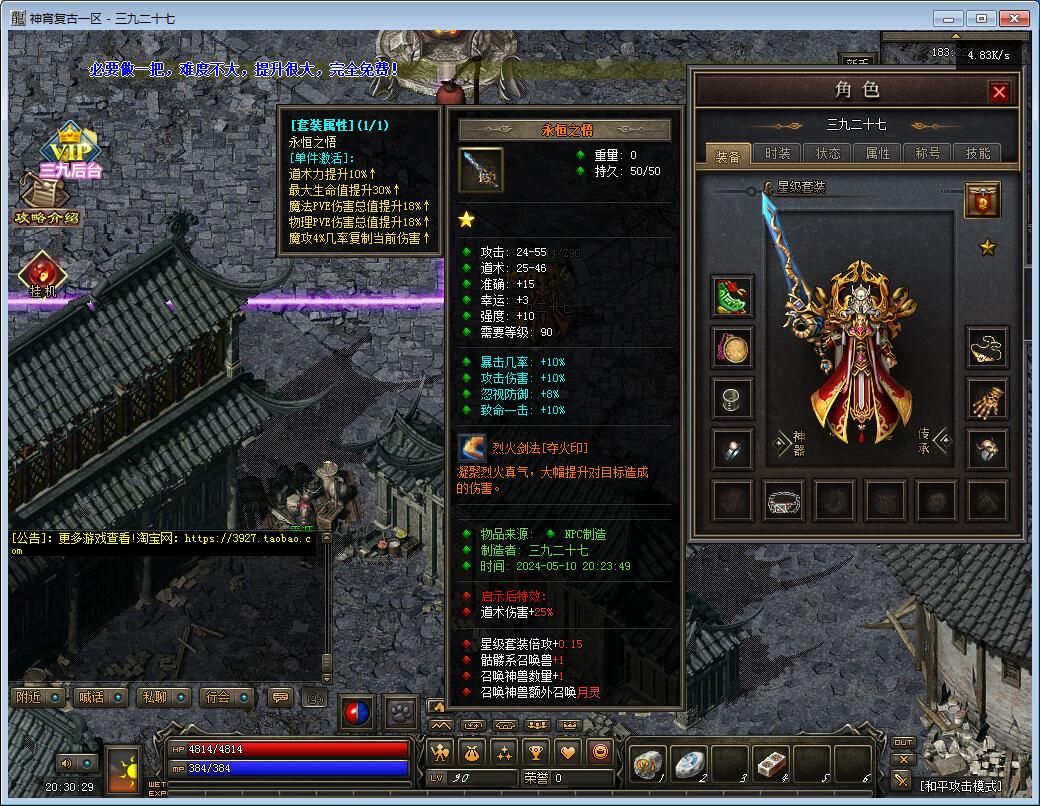This screenshot has width=1040, height=806.
Task: Use the mahjong tile item in hotbar
Action: click(771, 765)
